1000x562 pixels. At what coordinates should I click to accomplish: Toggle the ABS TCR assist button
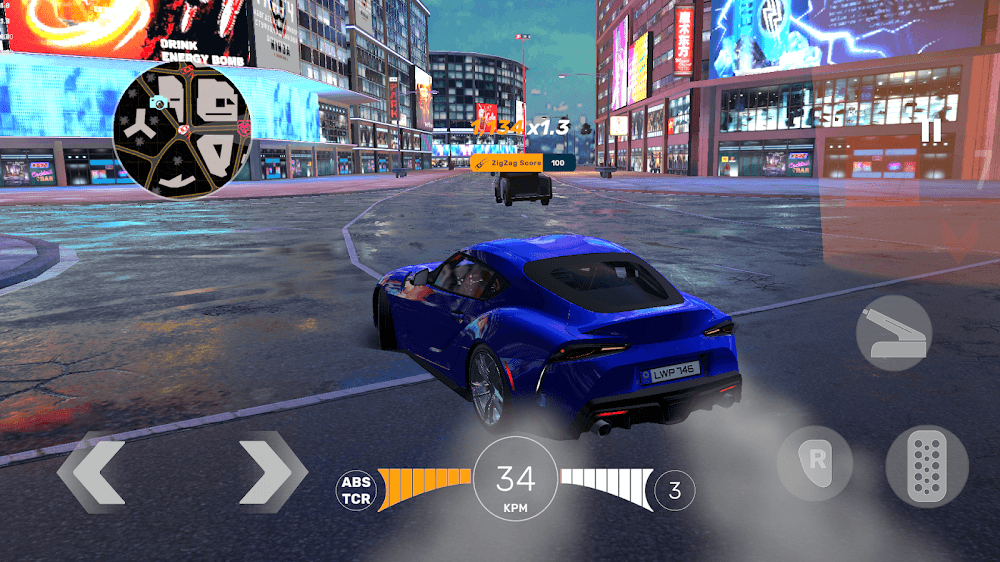356,490
